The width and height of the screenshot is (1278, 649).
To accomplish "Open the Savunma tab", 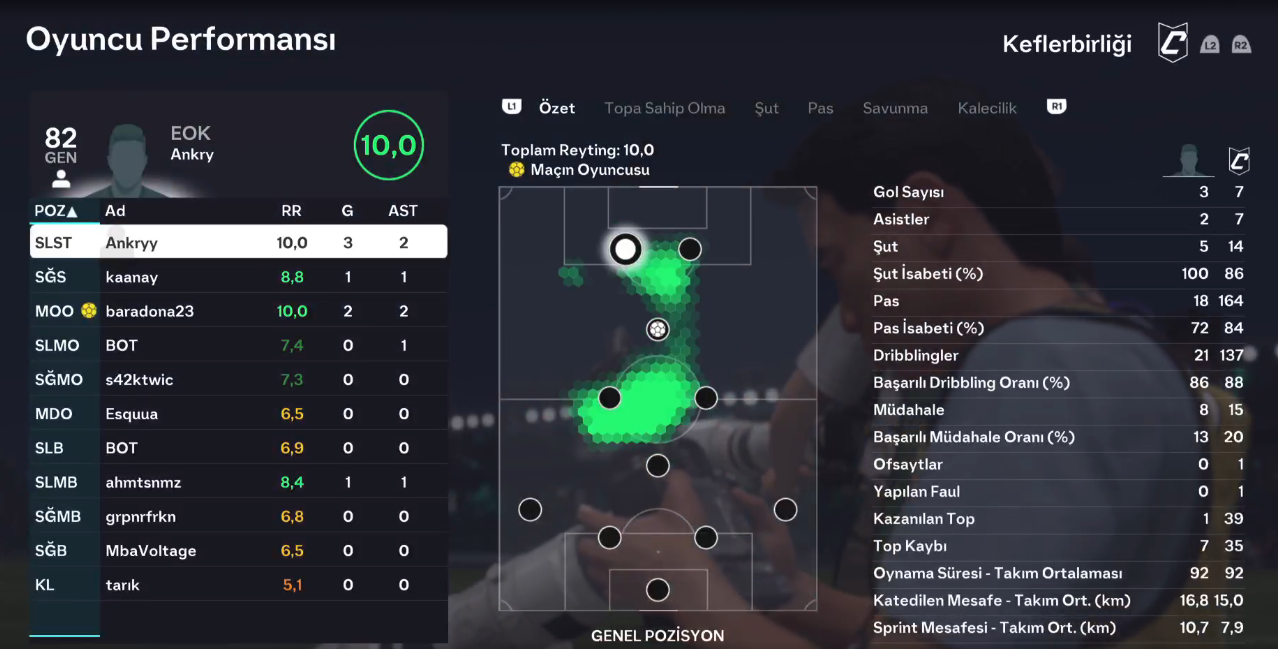I will [x=895, y=108].
